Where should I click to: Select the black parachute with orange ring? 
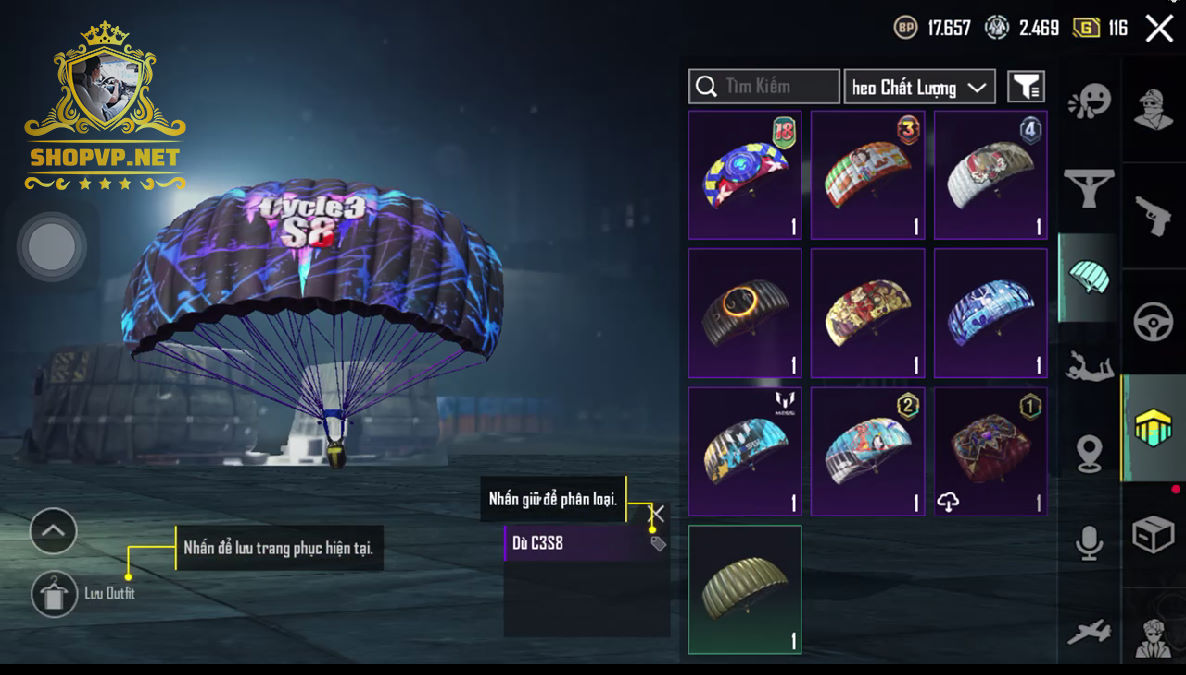click(745, 313)
